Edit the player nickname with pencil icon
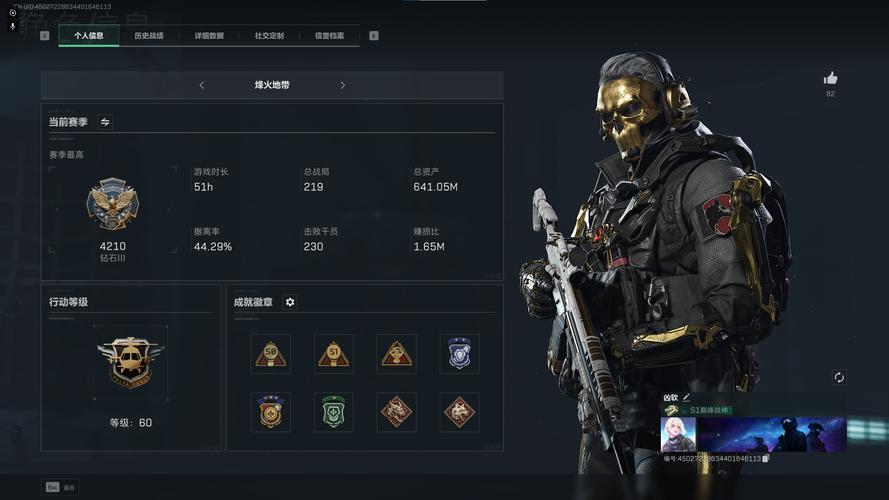The height and width of the screenshot is (500, 889). 687,397
